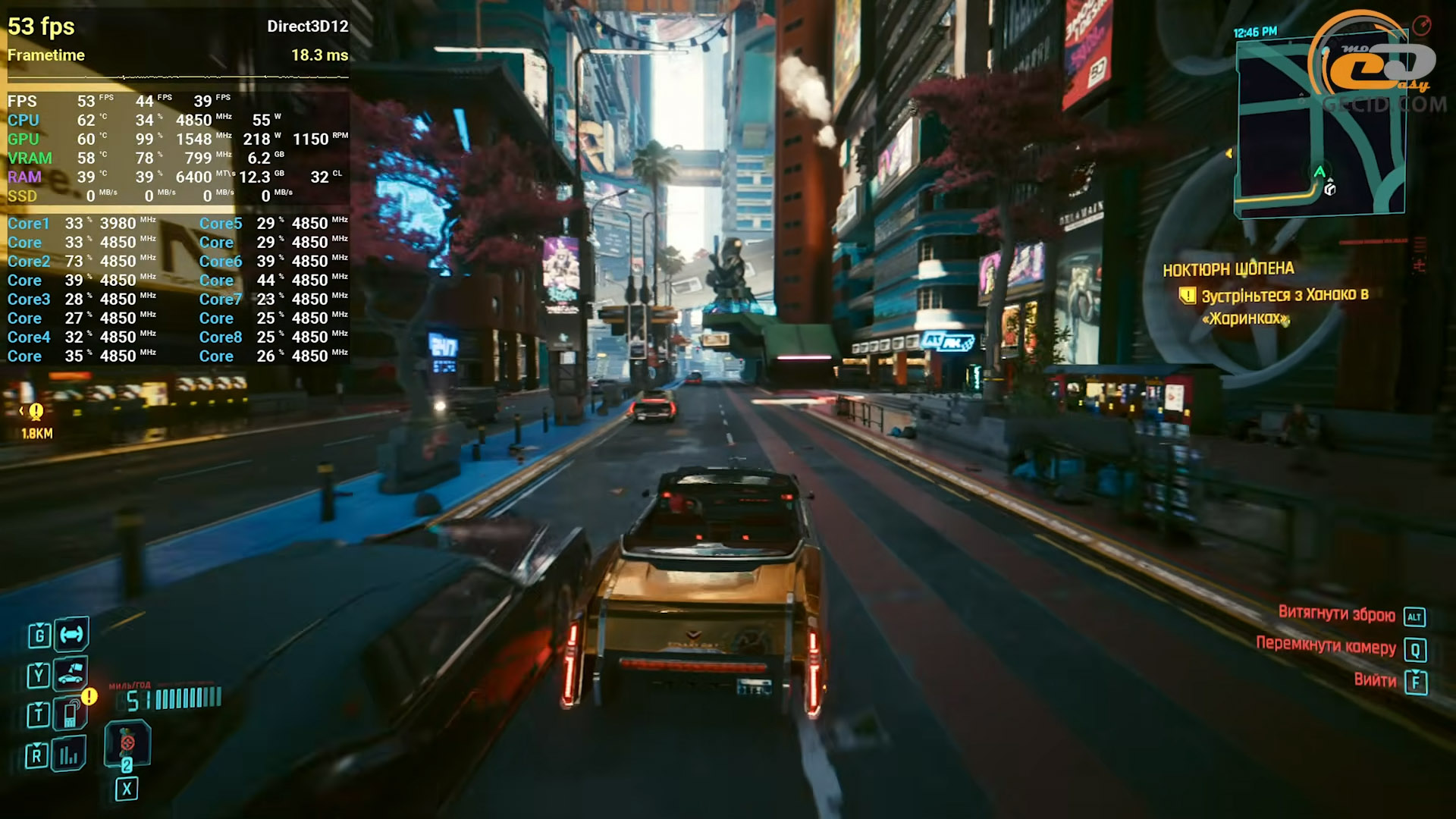Select the call vehicle car icon
Screen dimensions: 1456x819
click(x=71, y=674)
